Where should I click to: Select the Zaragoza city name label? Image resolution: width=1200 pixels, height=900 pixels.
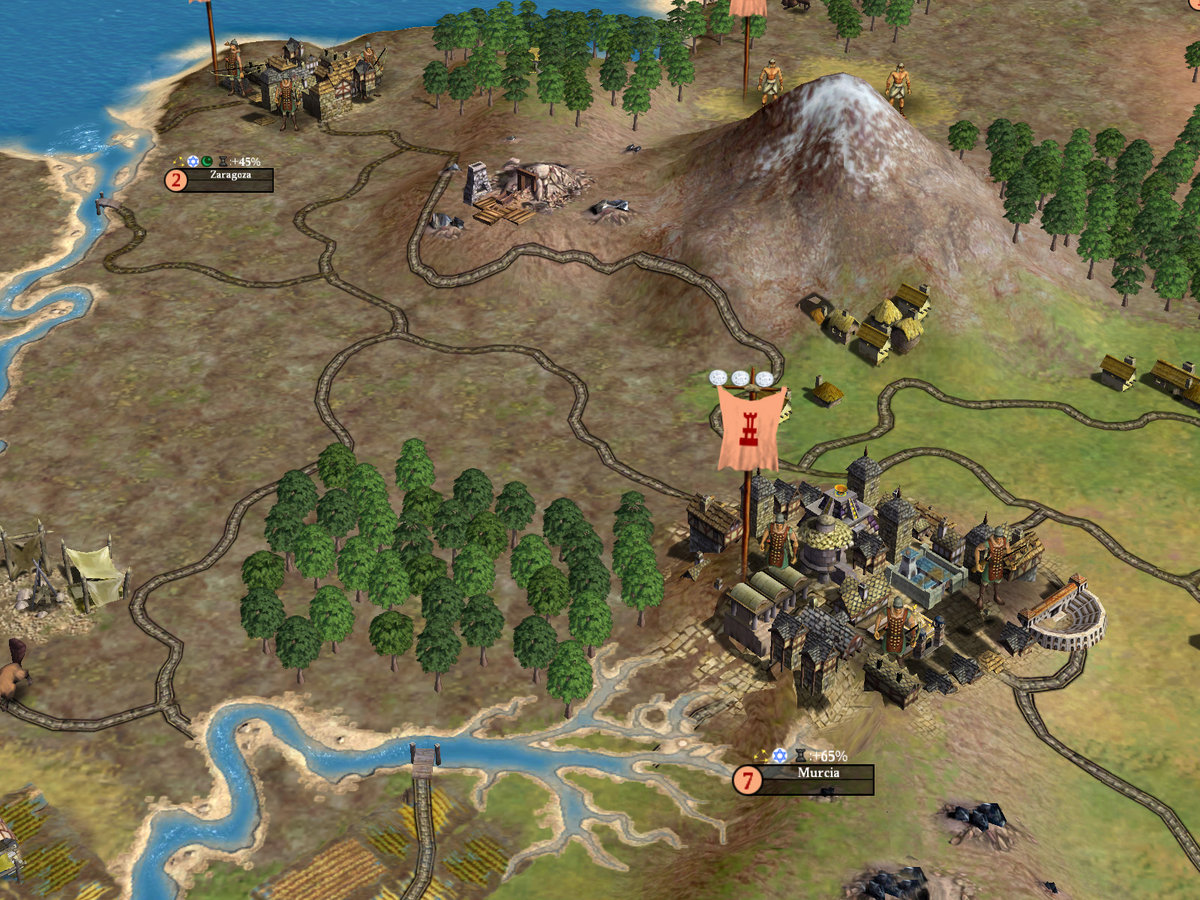[230, 175]
